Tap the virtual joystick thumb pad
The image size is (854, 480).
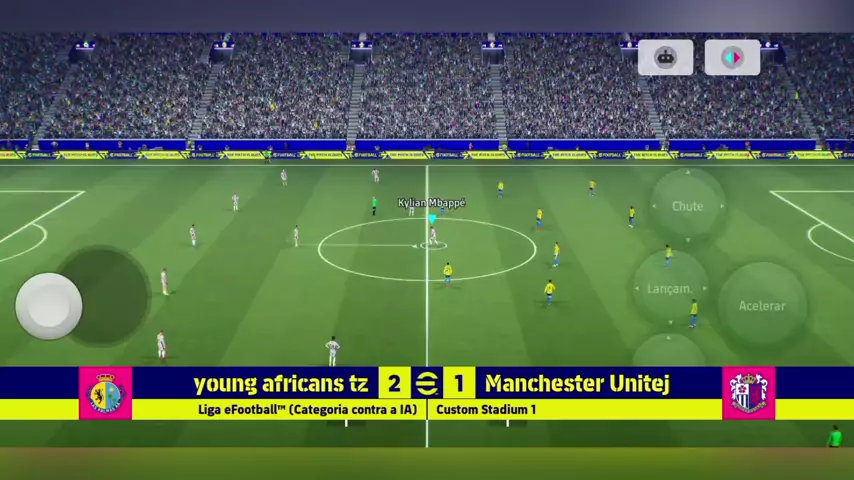click(x=49, y=305)
